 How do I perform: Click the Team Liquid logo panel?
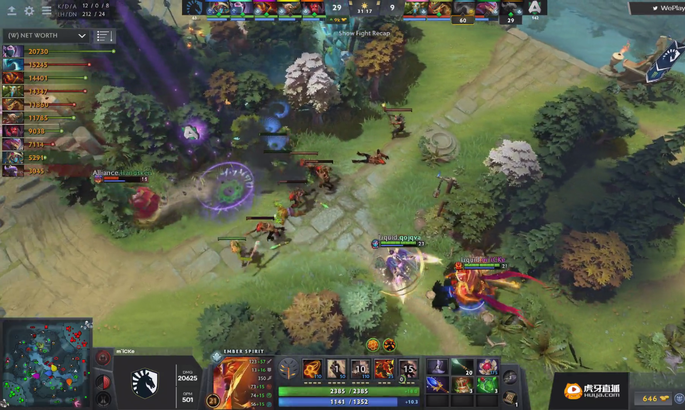[x=144, y=378]
